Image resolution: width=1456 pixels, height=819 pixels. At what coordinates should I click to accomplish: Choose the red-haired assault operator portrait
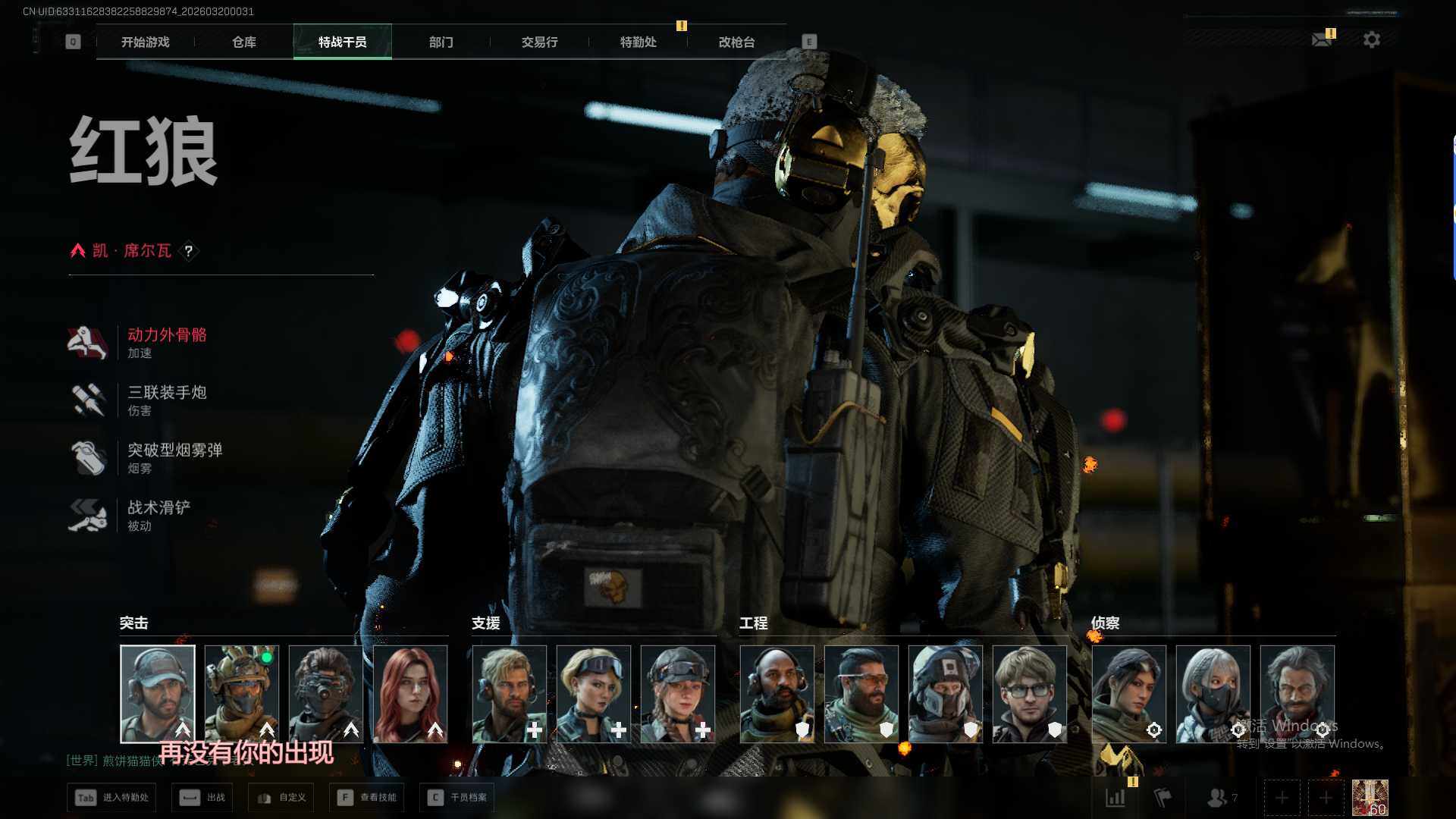tap(410, 694)
